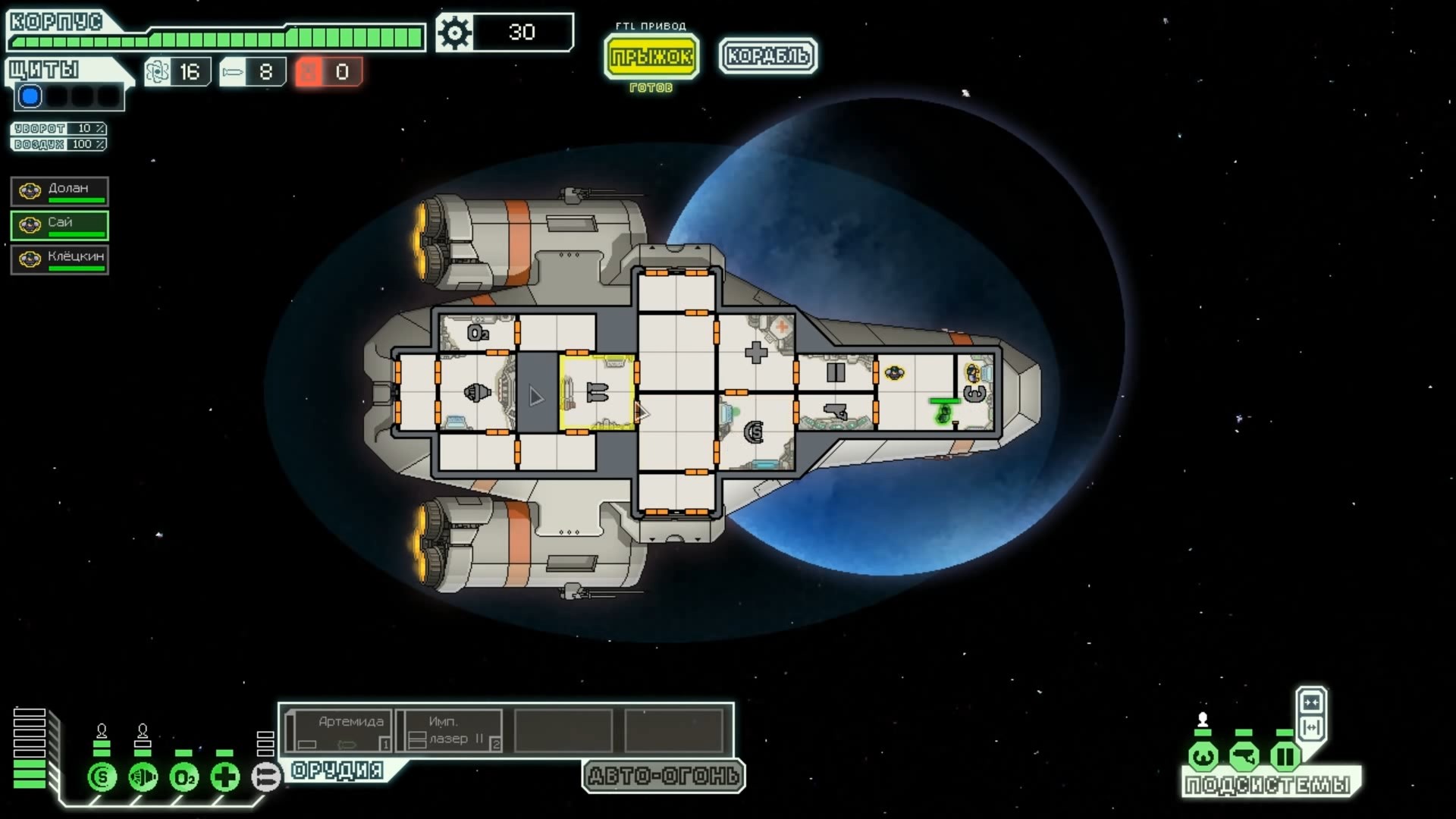
Task: Select crew member Сай
Action: click(60, 226)
